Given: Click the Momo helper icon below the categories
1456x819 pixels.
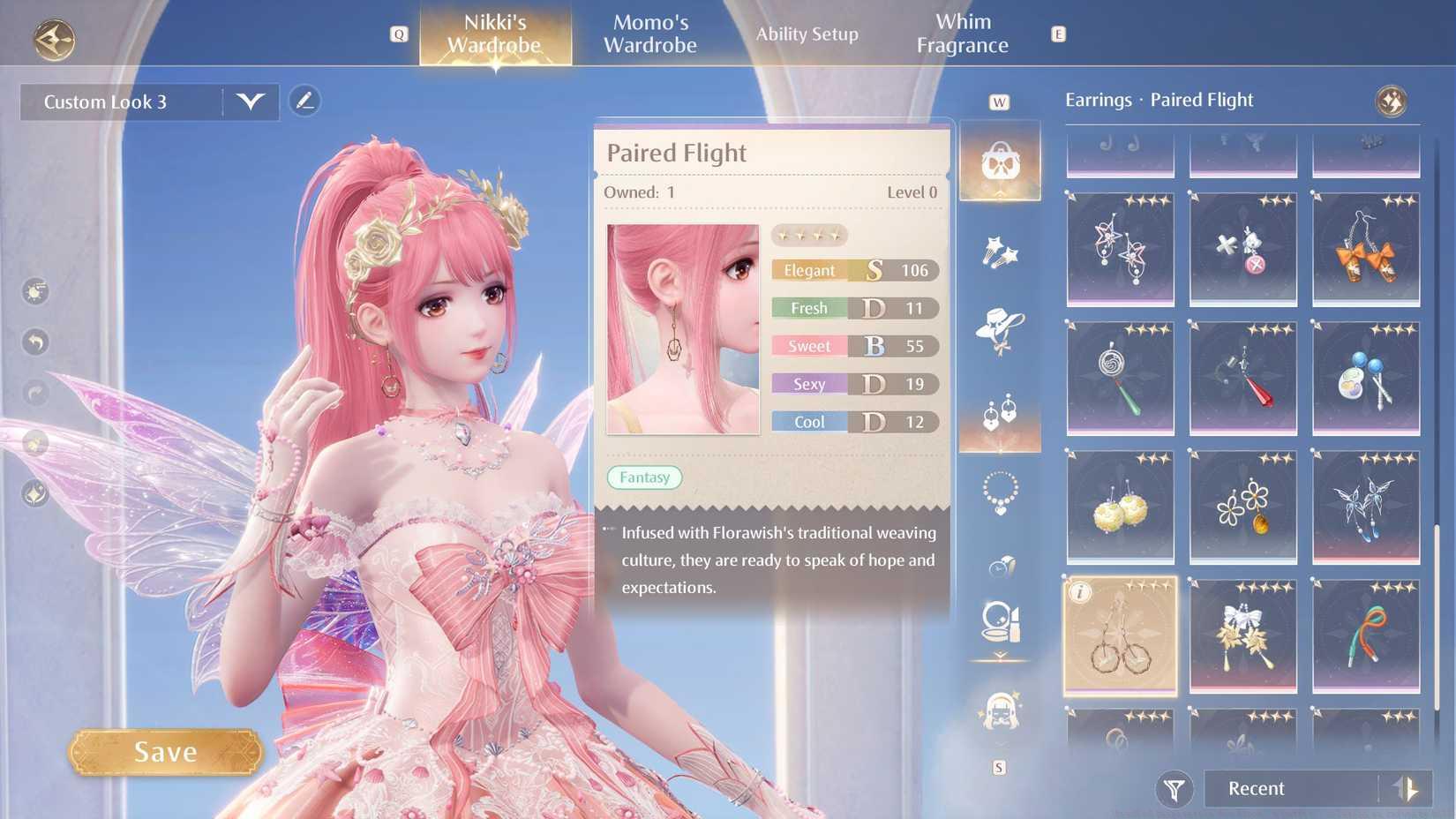Looking at the screenshot, I should point(998,715).
